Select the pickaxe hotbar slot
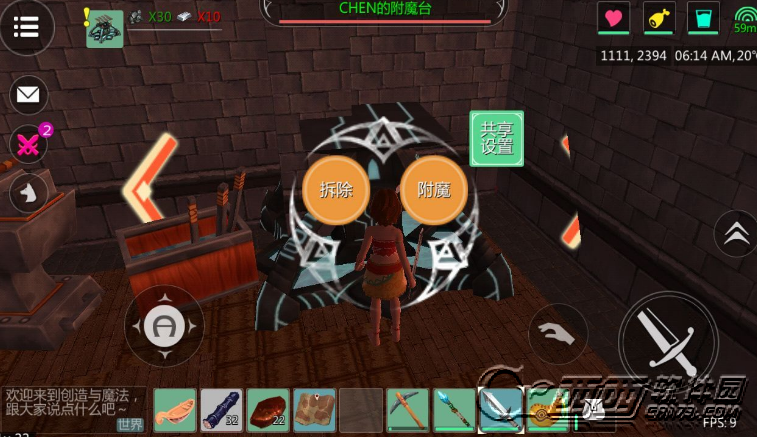Viewport: 757px width, 437px height. [407, 410]
